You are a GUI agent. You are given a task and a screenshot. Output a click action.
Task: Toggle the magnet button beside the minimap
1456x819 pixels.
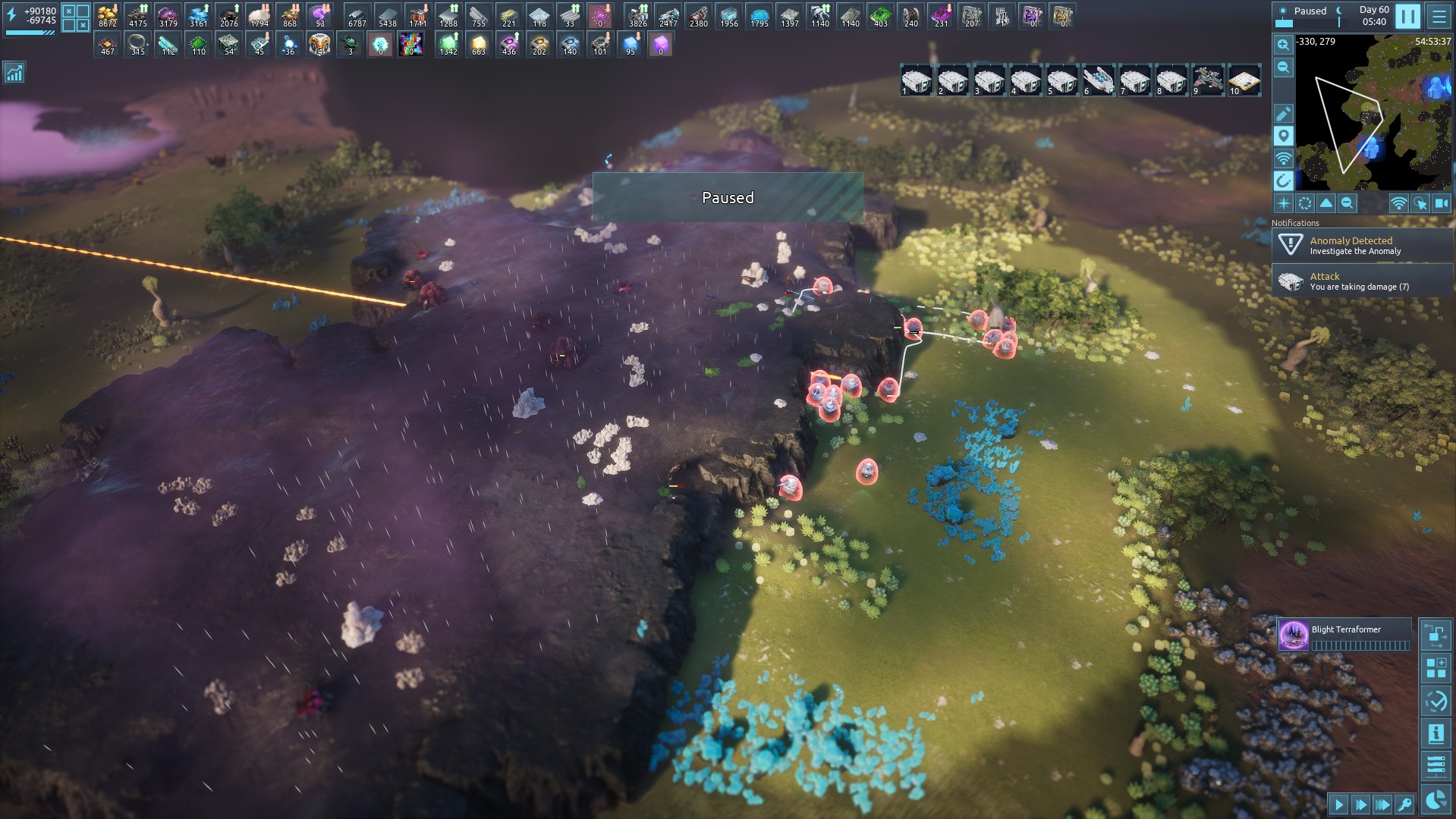tap(1283, 180)
